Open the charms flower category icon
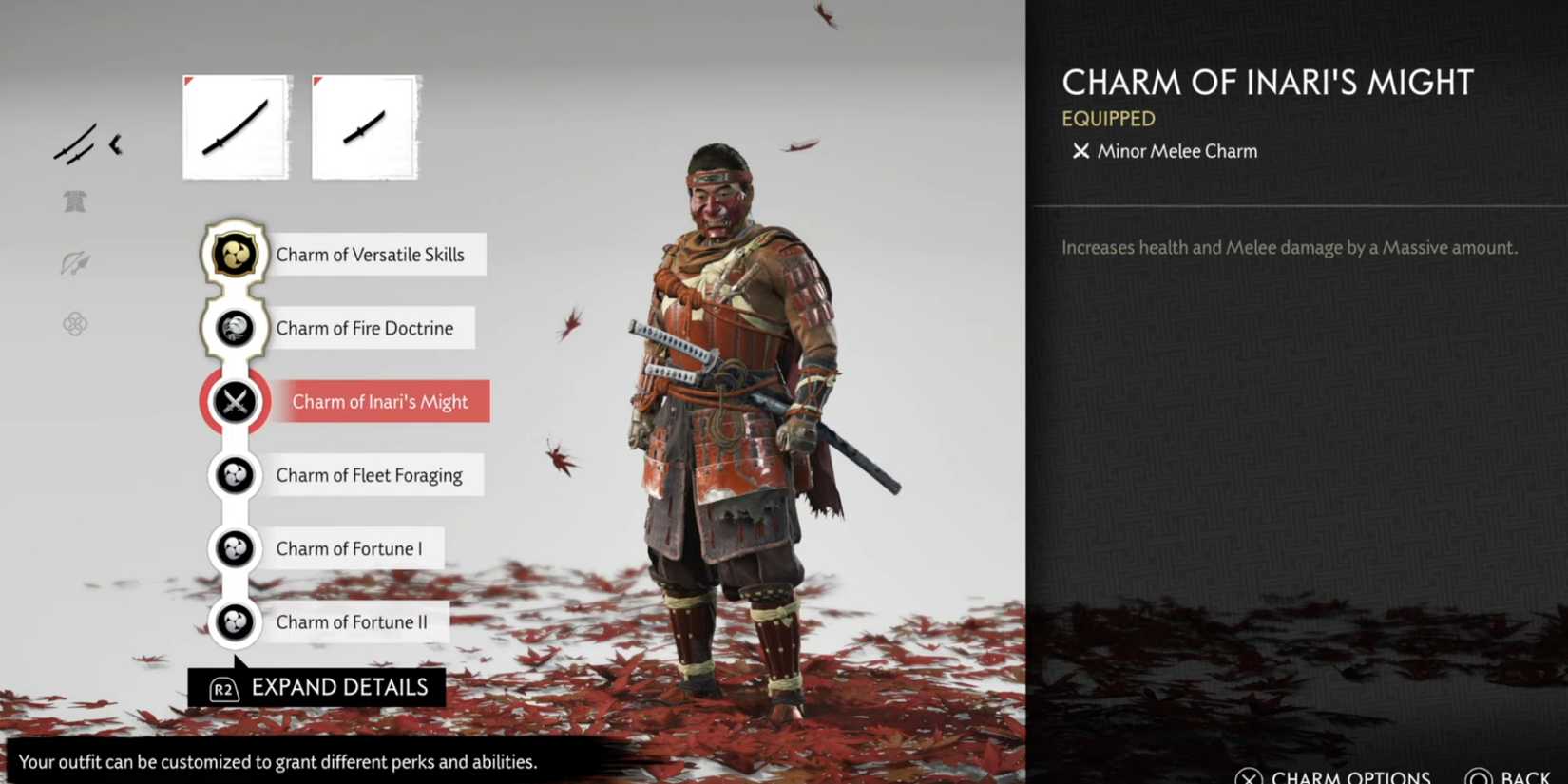1568x784 pixels. click(76, 323)
